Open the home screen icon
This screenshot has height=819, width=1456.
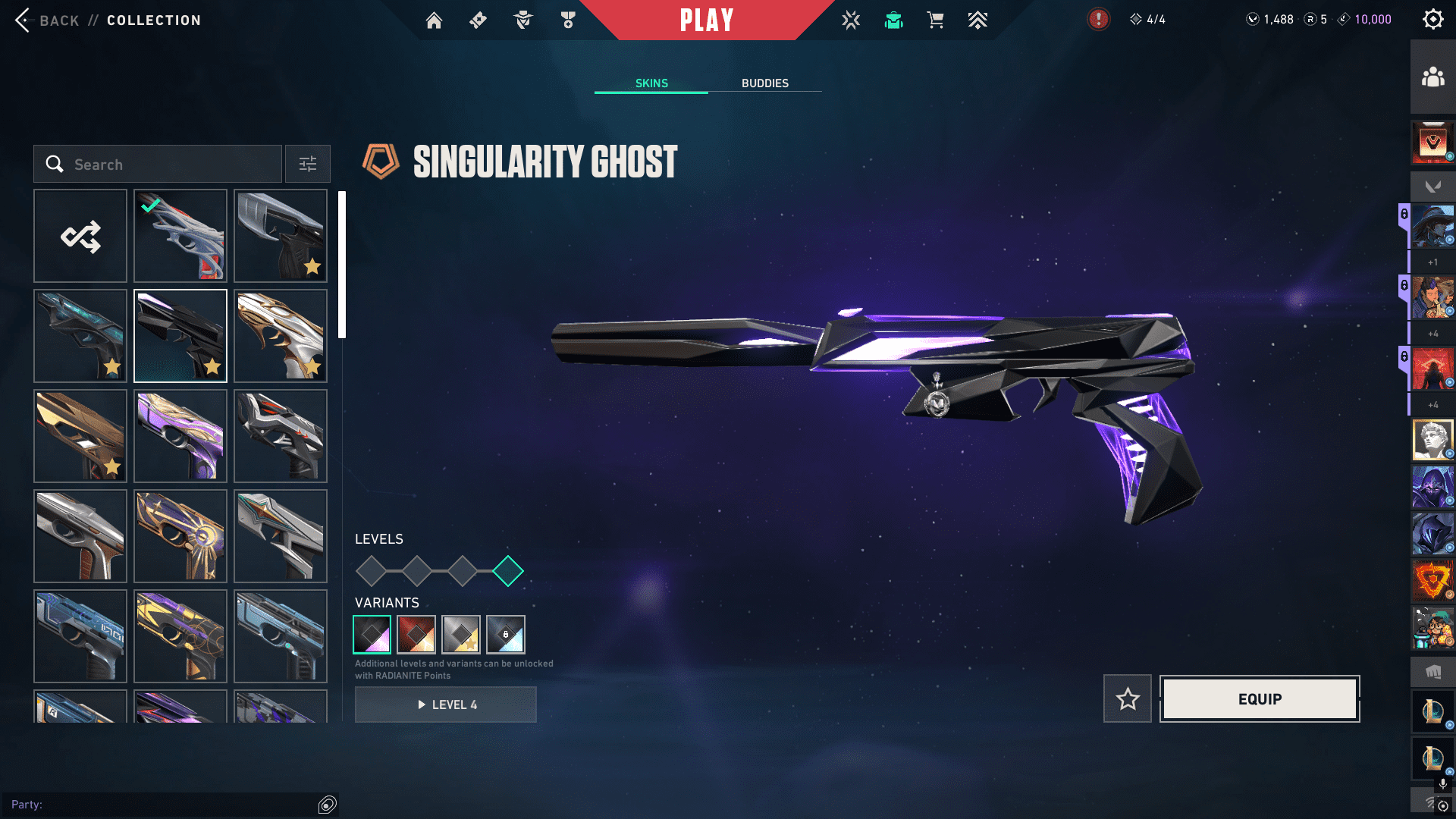tap(434, 20)
